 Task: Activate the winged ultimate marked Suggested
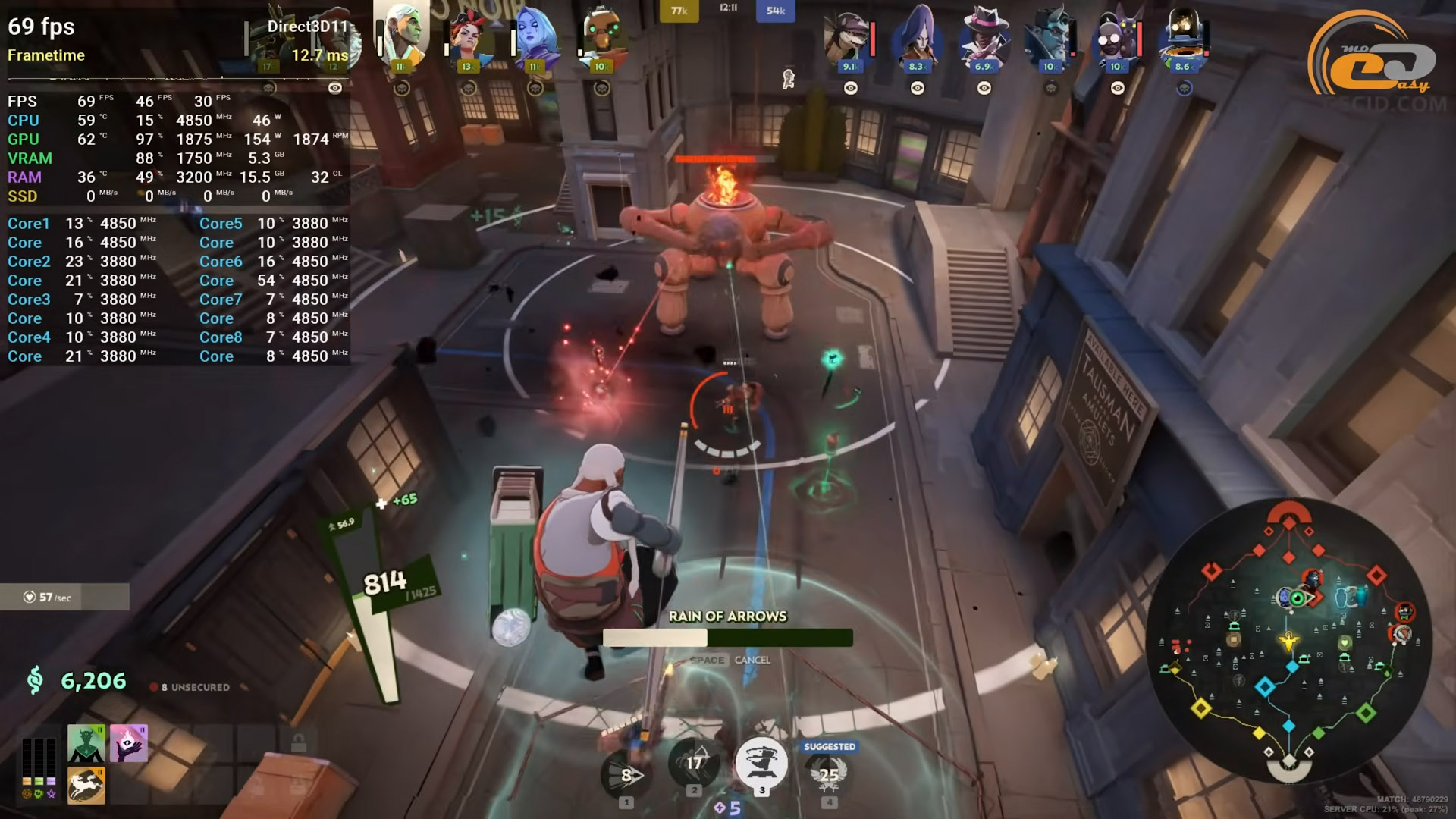coord(829,773)
